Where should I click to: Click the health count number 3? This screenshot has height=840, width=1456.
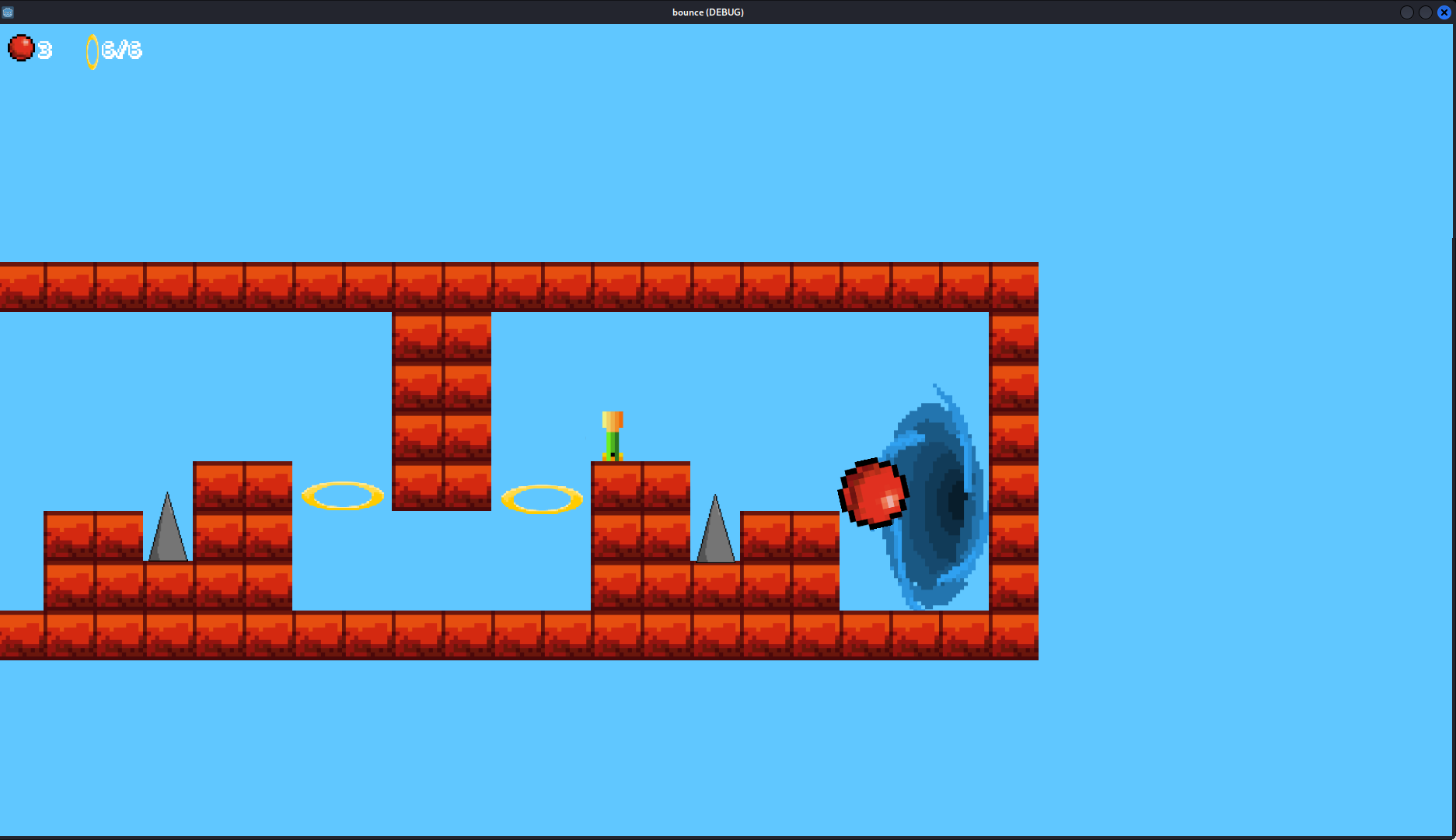[44, 49]
